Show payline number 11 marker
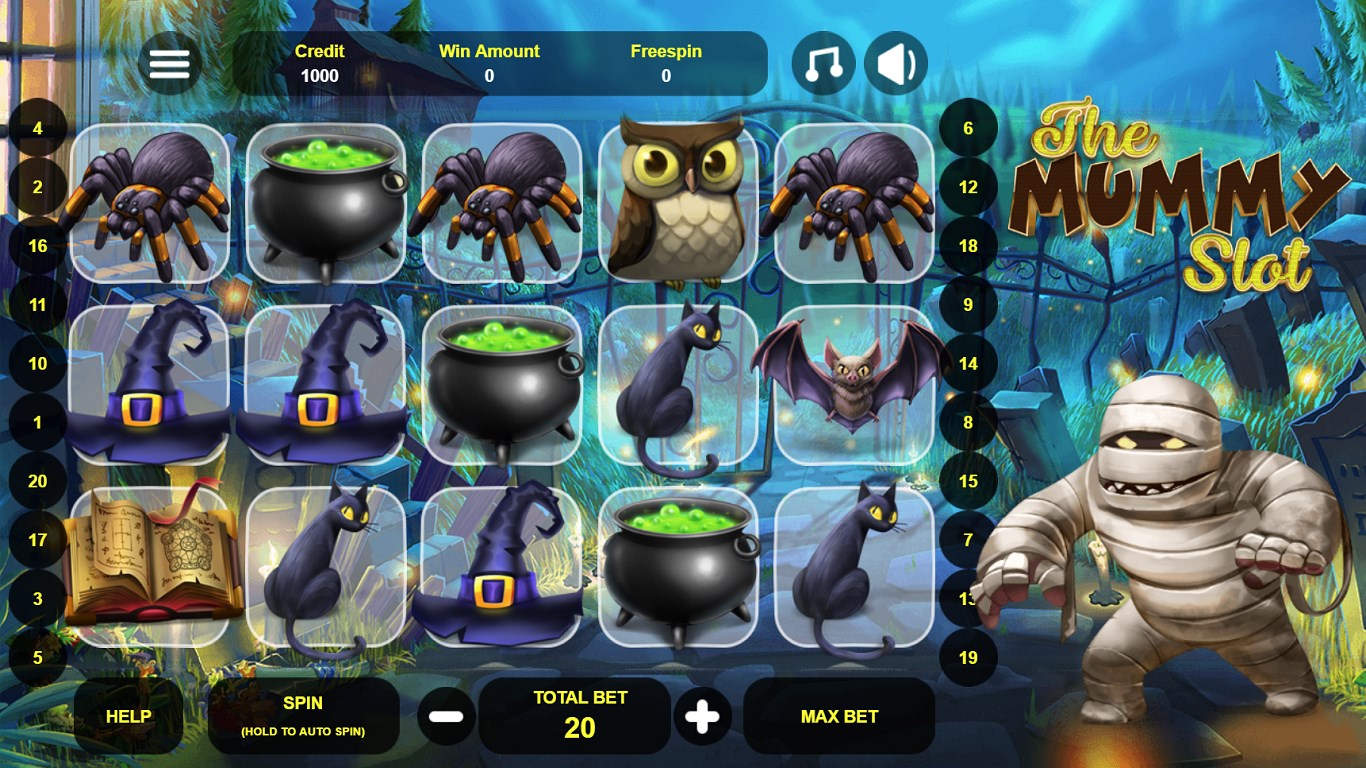 pos(38,305)
